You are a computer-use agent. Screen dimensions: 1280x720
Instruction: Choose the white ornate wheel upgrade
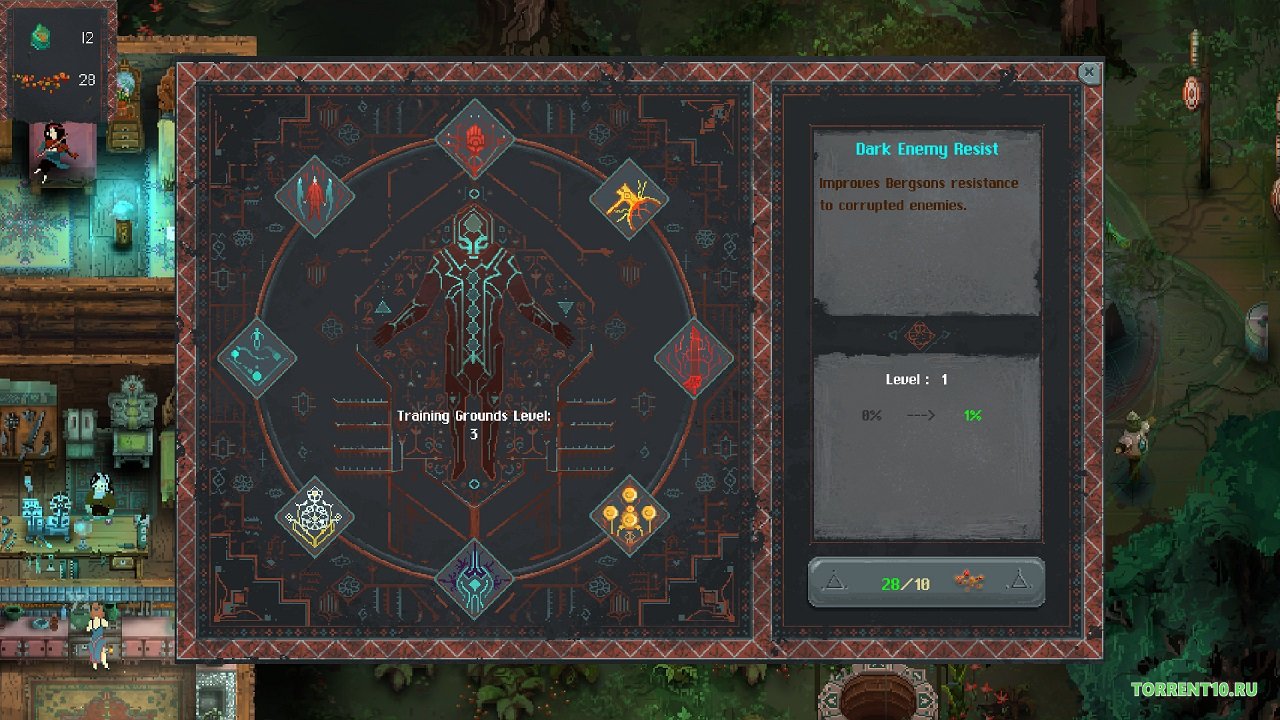[315, 516]
